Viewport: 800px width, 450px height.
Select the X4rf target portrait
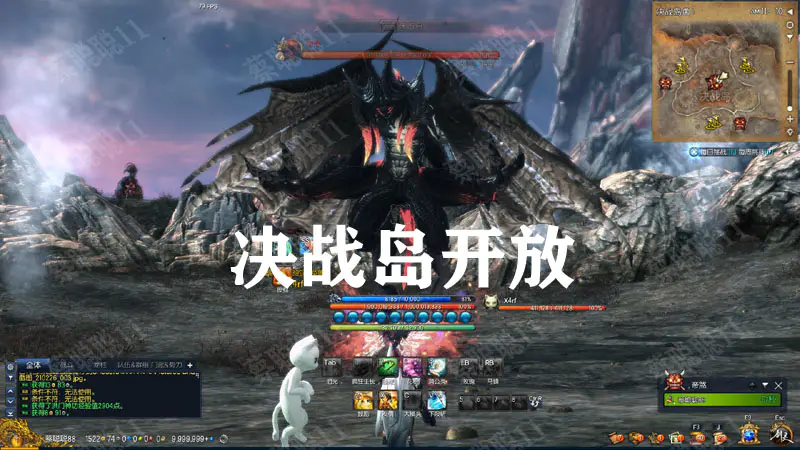pos(491,299)
